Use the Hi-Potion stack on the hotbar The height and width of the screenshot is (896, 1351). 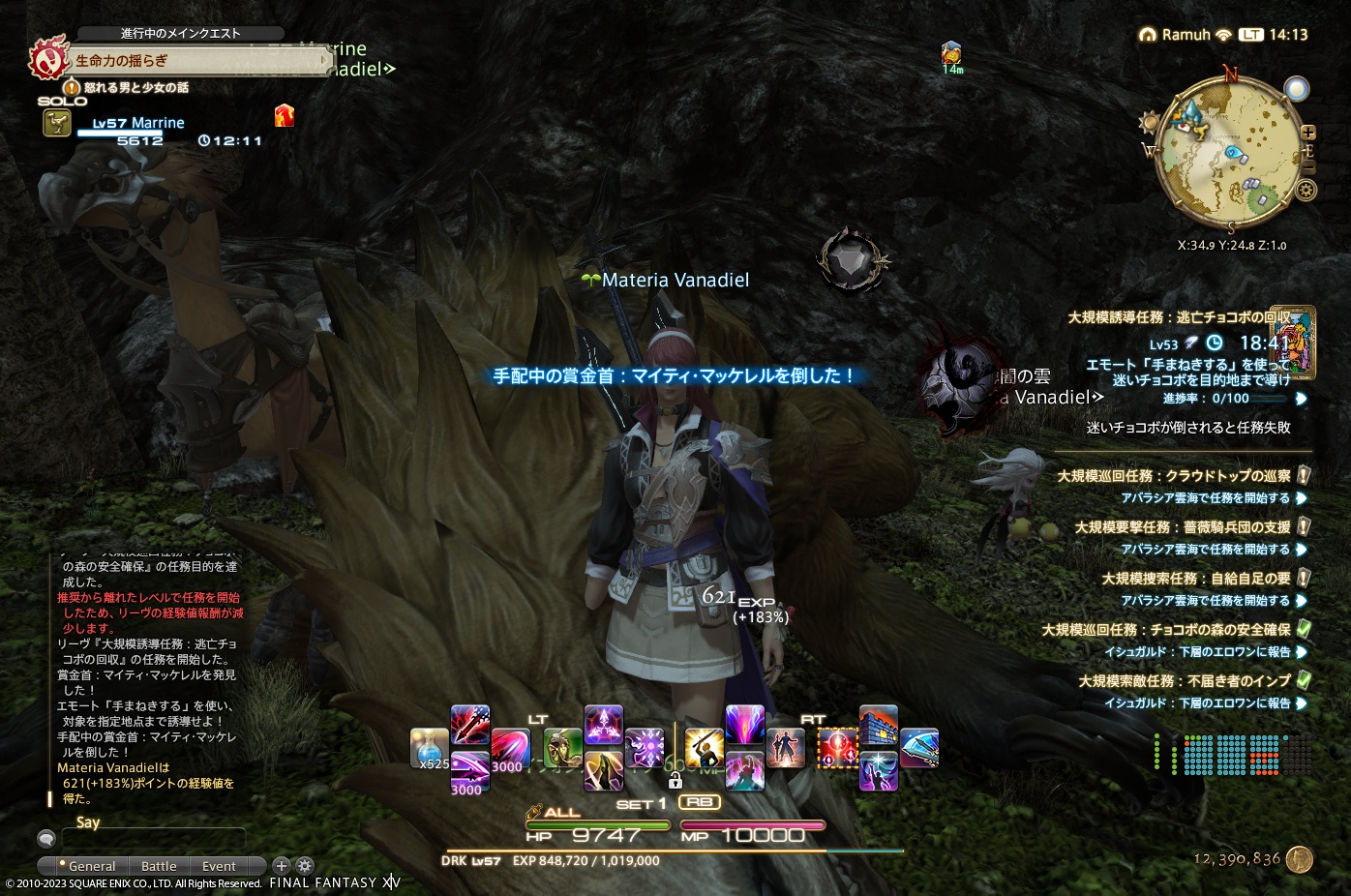(x=428, y=747)
